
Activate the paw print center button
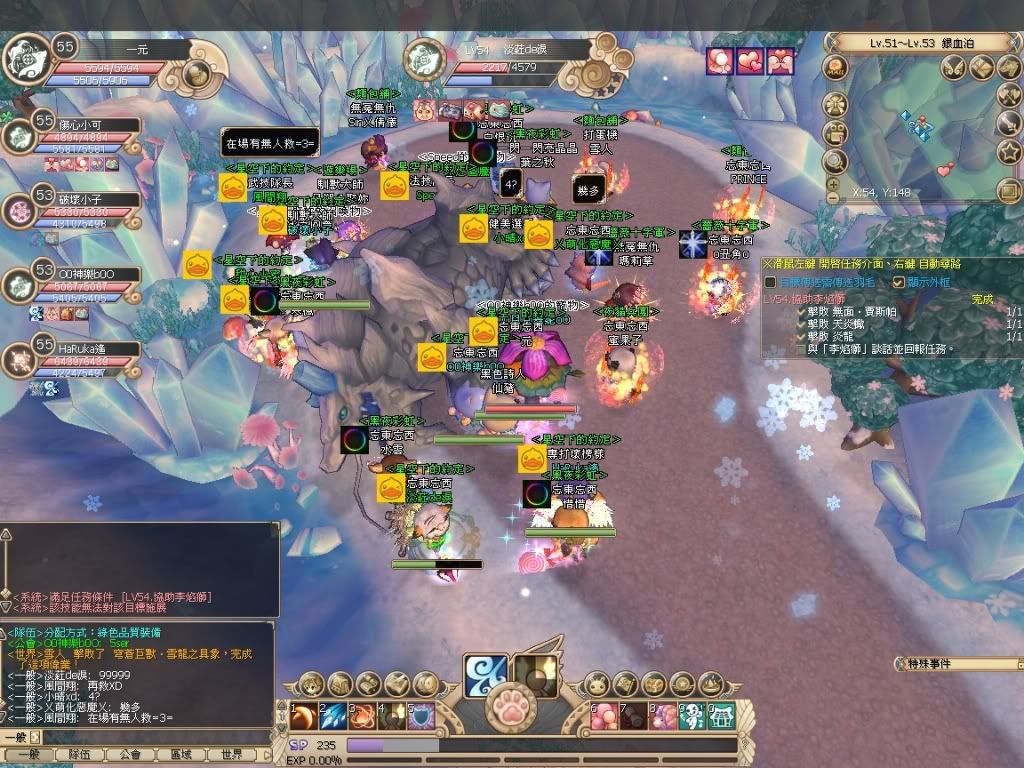[510, 710]
